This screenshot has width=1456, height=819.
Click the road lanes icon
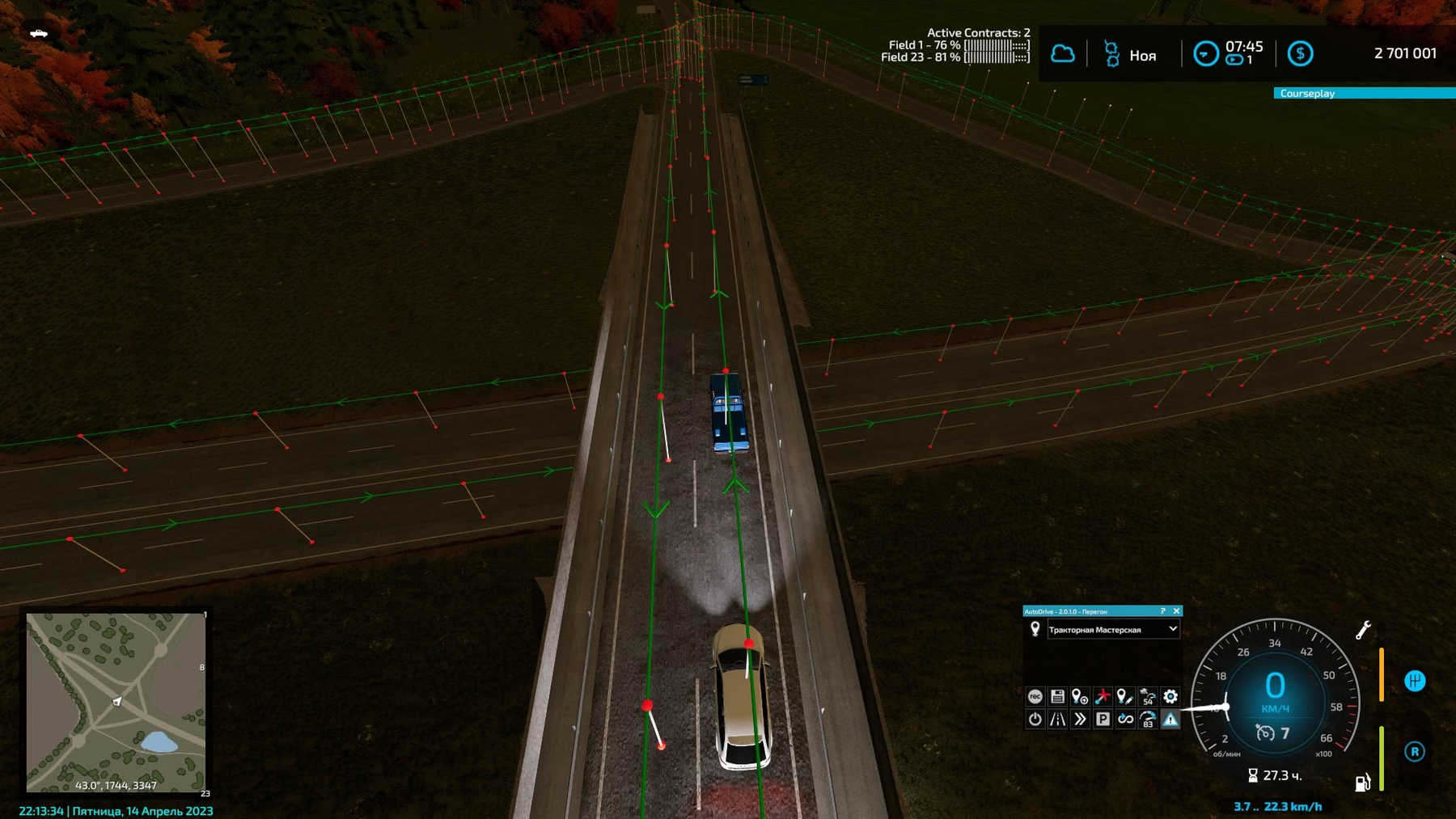(1057, 719)
